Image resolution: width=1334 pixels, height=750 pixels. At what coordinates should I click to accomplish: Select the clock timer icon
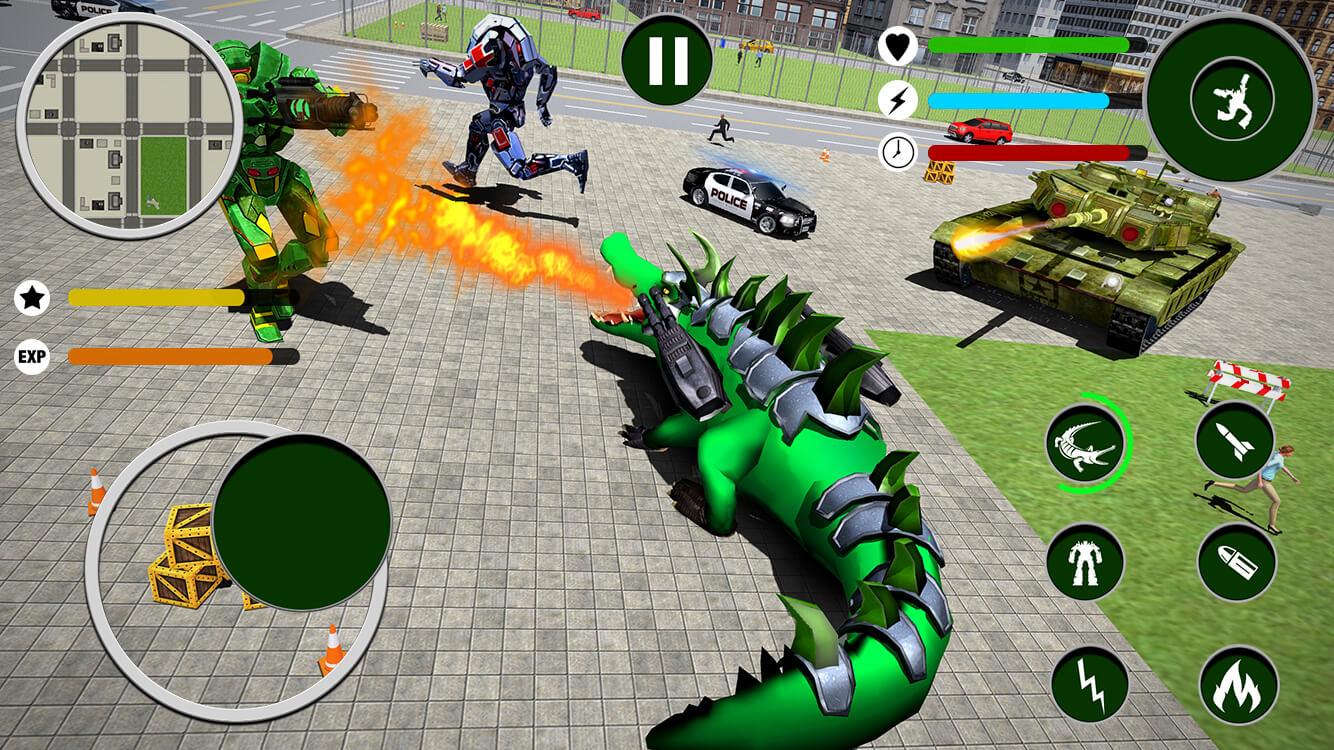click(898, 151)
